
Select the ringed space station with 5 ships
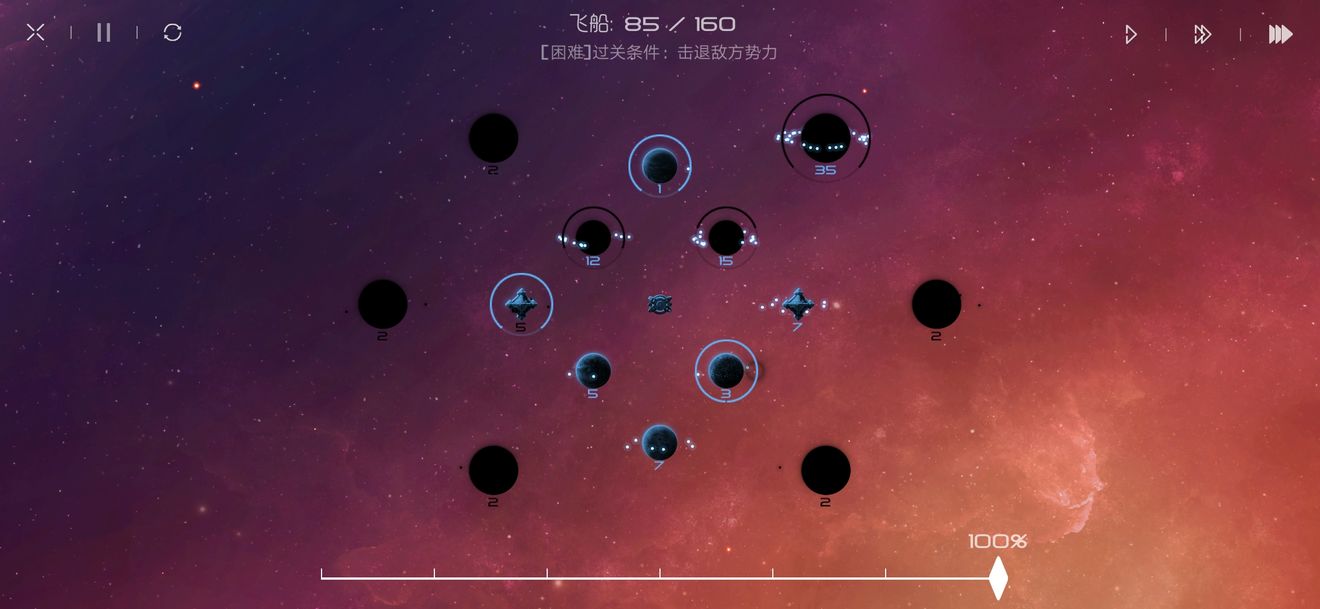click(521, 302)
